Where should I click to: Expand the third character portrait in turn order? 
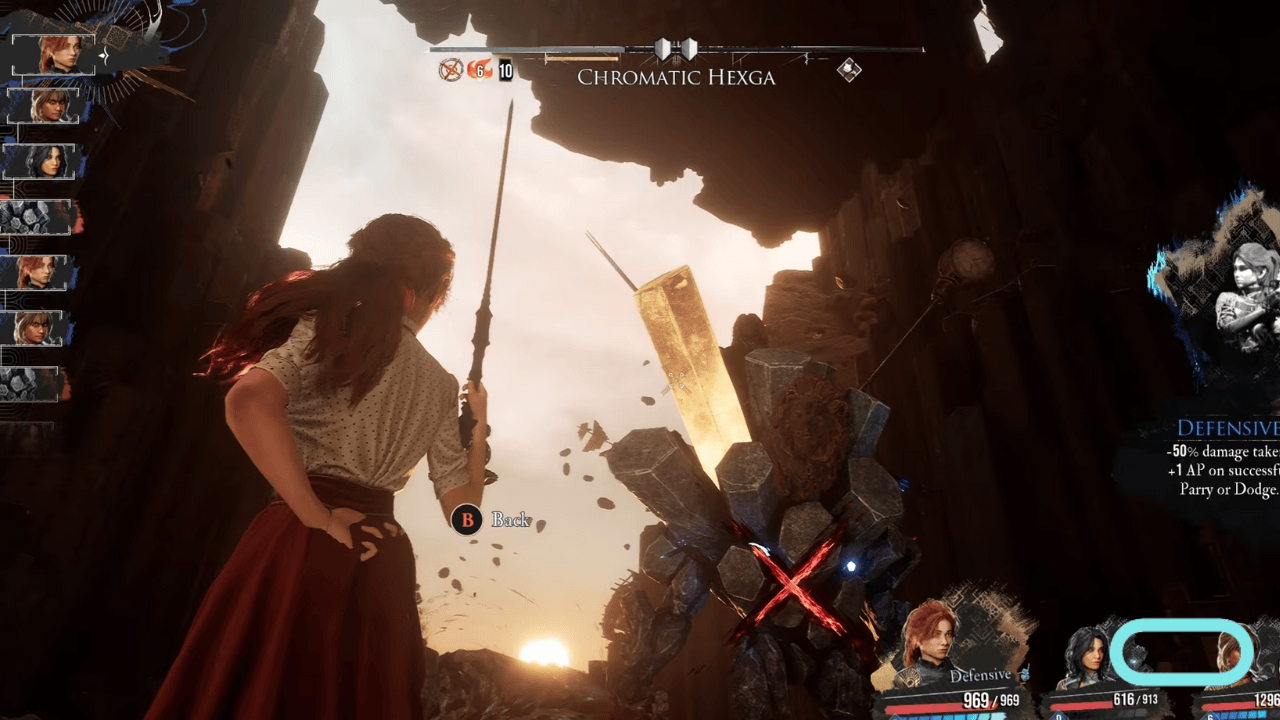[x=40, y=163]
